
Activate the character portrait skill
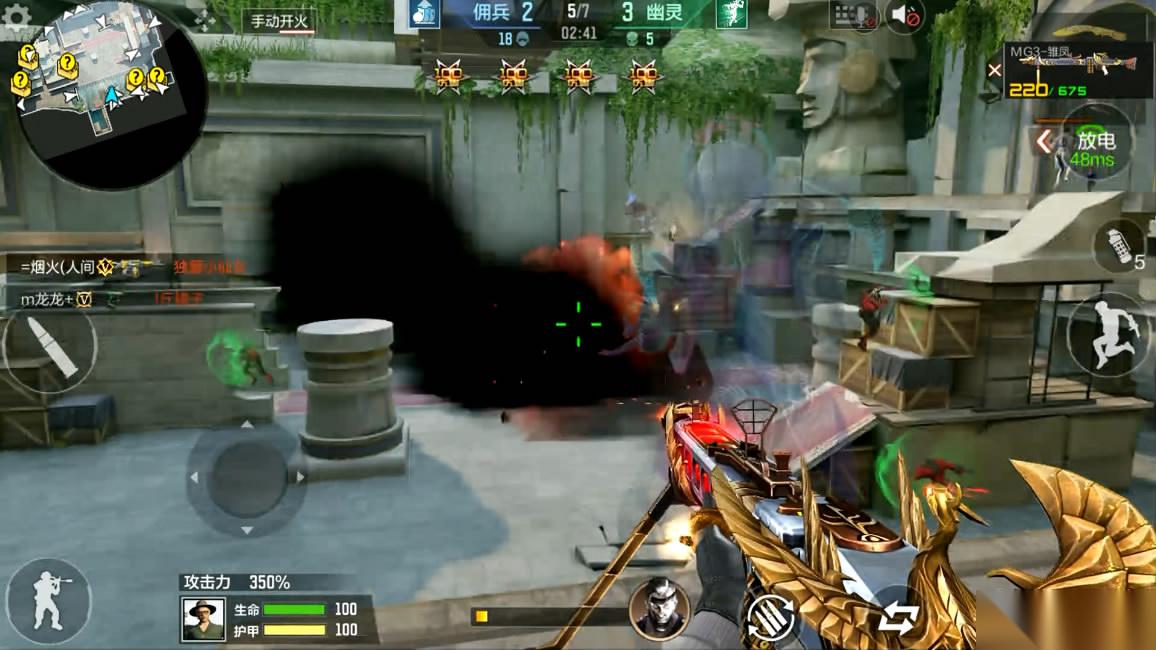click(659, 608)
